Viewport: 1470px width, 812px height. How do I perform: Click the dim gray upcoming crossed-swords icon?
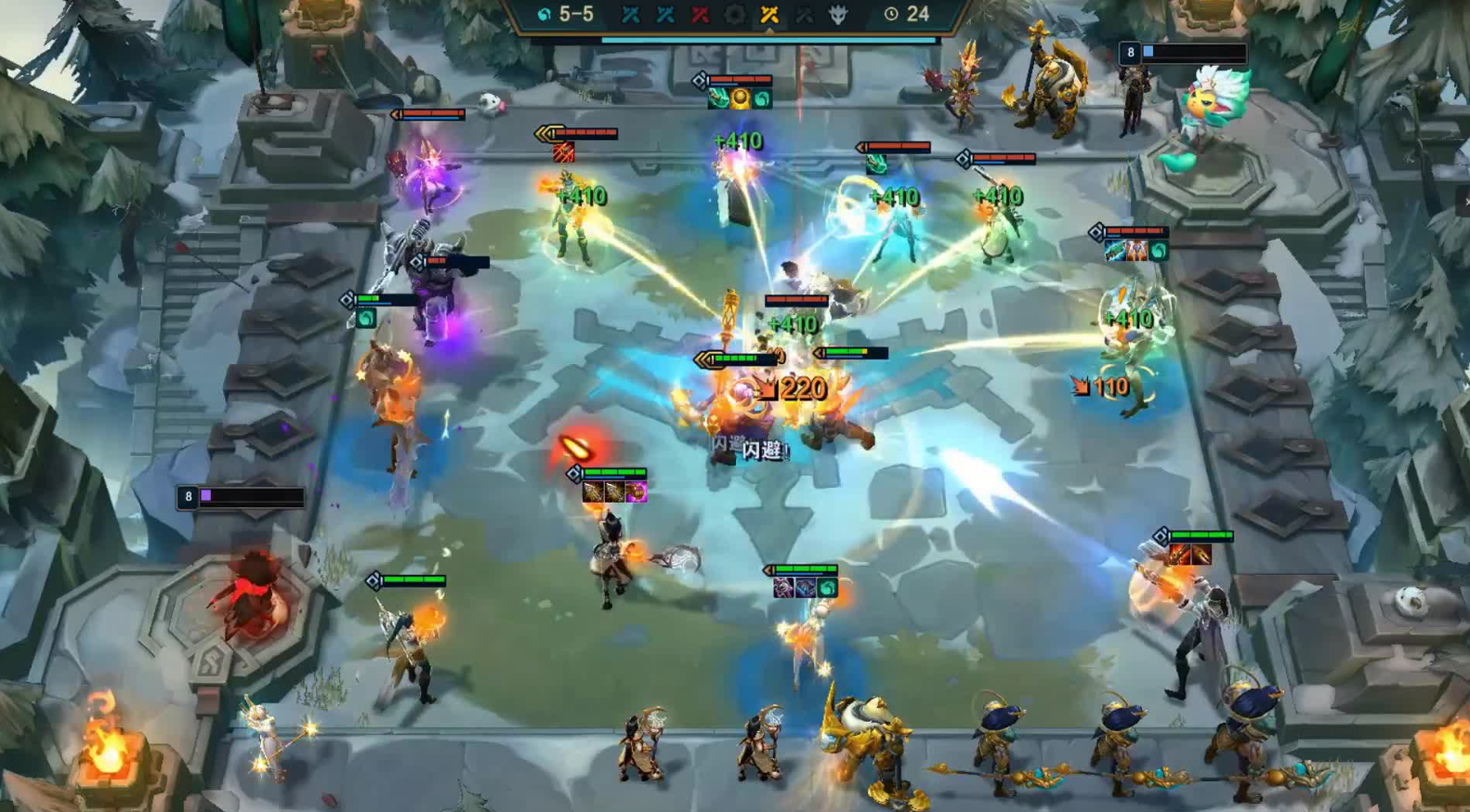(x=804, y=15)
